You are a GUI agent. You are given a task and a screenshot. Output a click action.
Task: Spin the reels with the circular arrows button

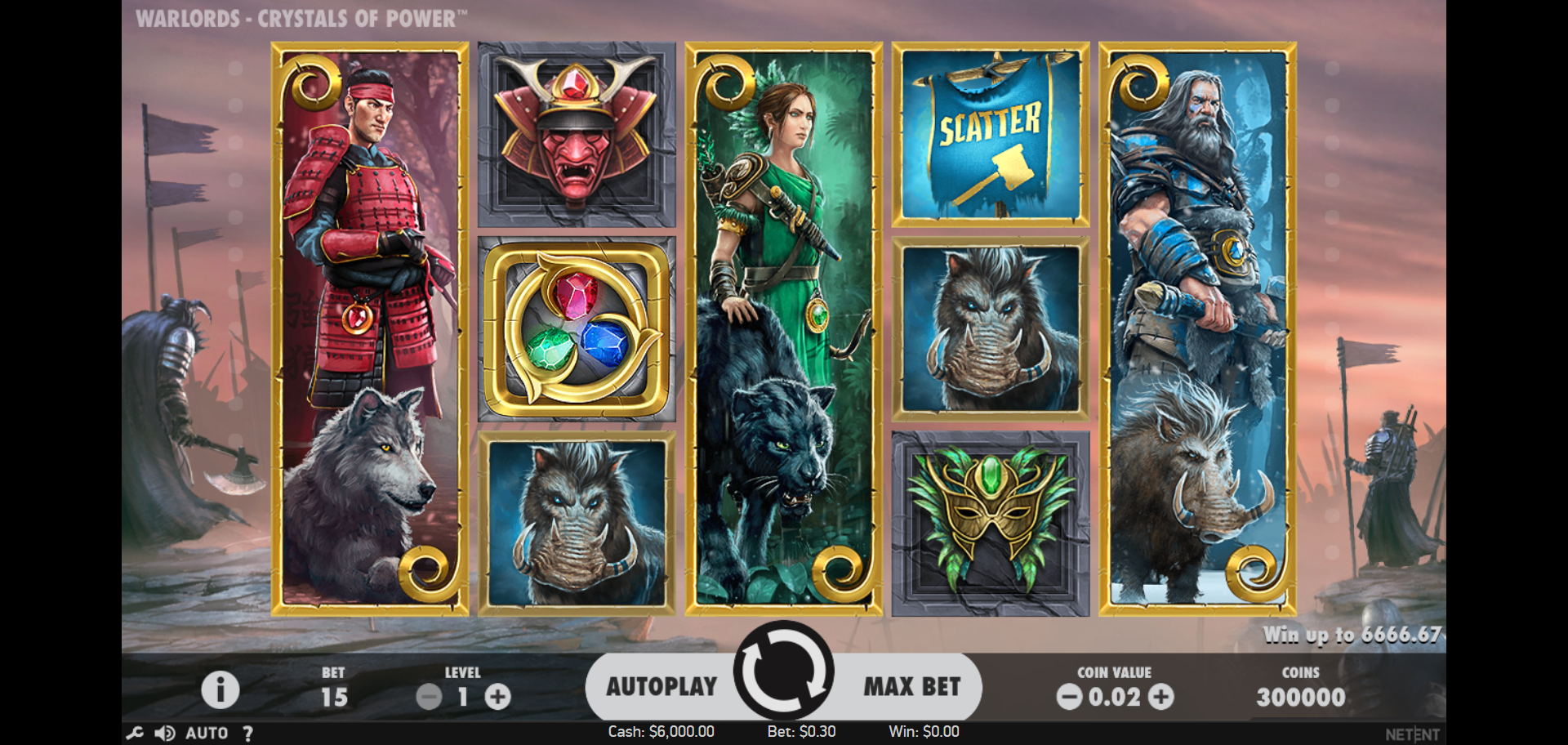783,671
